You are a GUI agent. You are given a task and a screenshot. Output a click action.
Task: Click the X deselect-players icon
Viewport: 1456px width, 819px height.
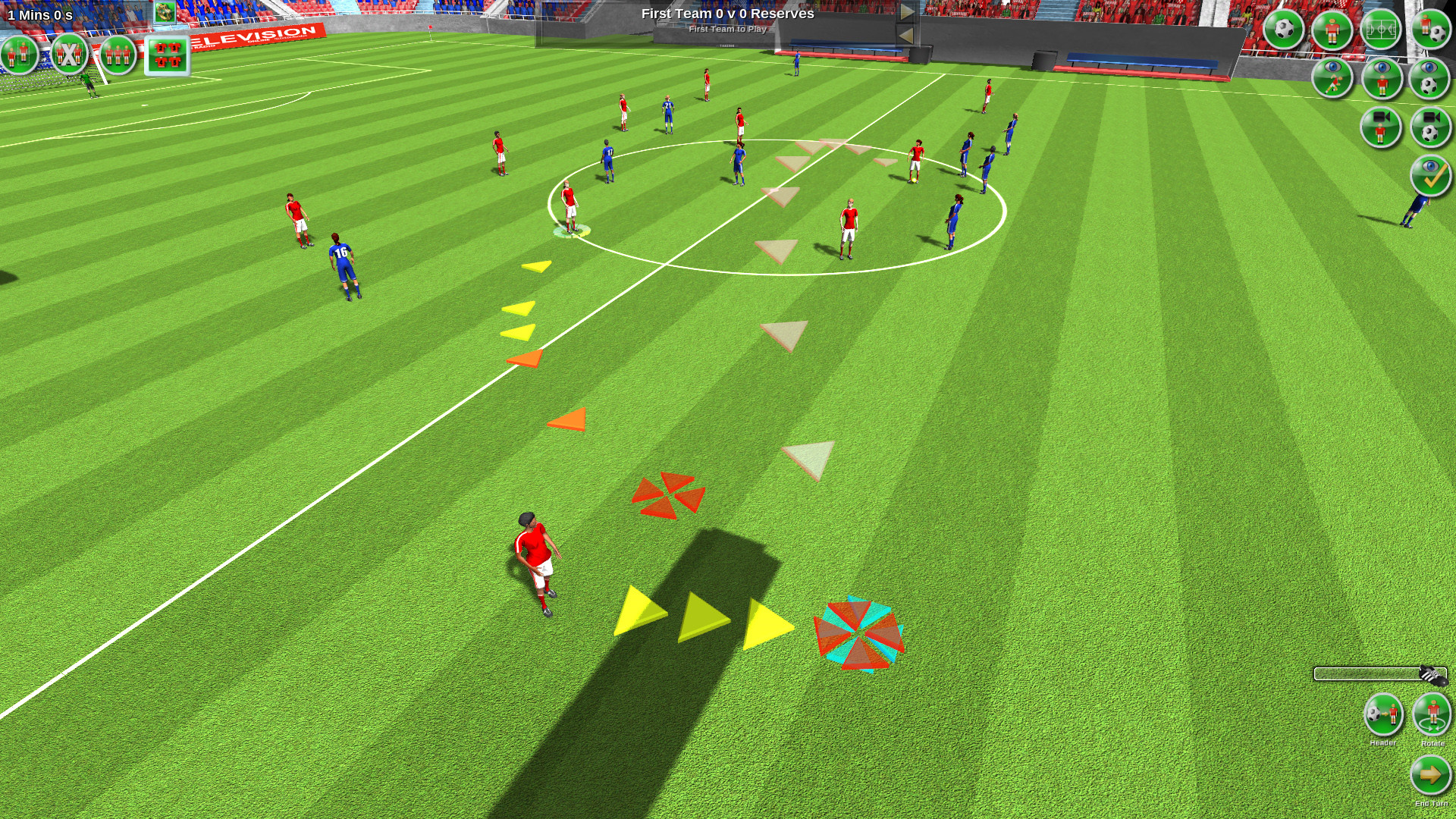(68, 55)
